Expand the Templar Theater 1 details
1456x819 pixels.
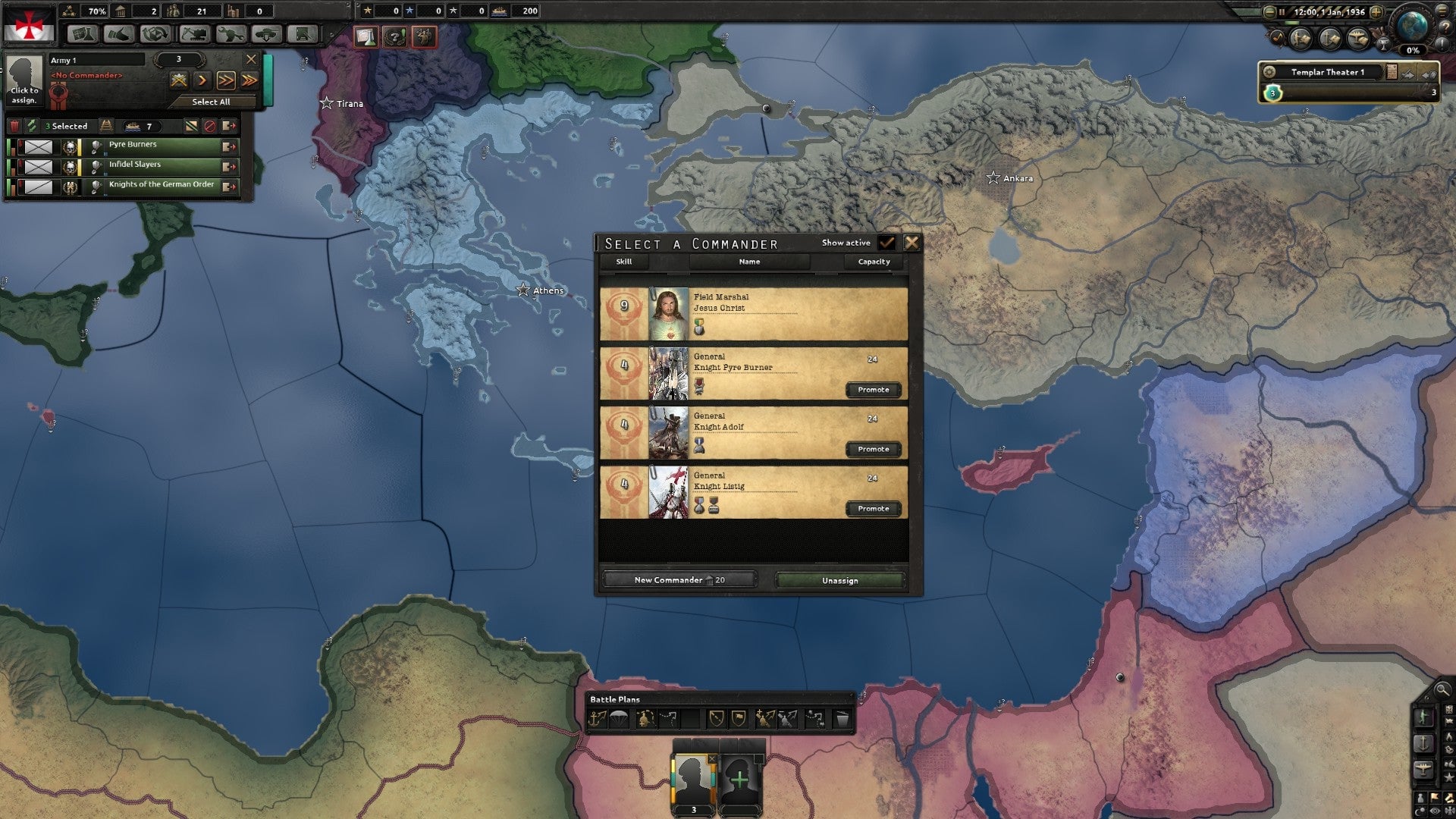coord(1392,72)
